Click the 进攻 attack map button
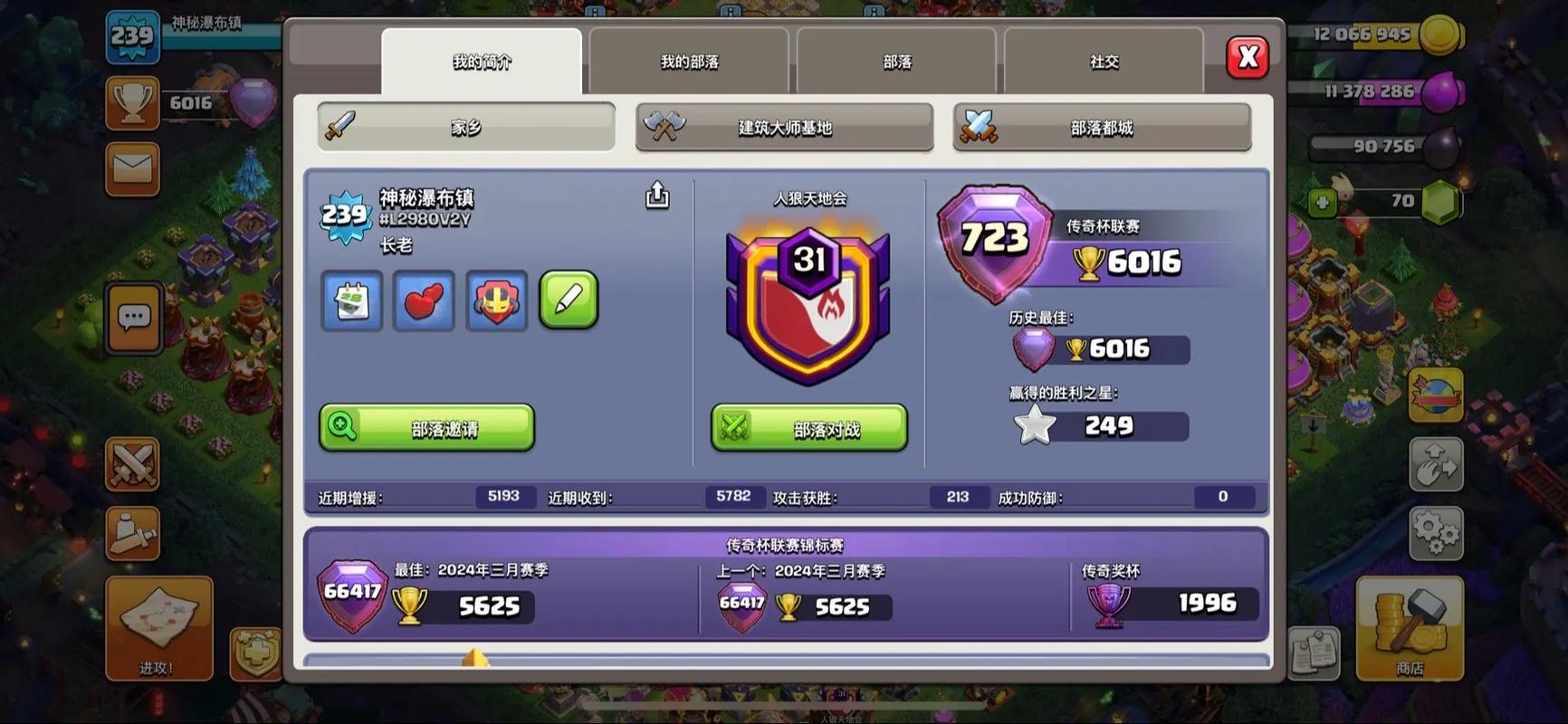Screen dimensions: 1568x724 [158, 628]
